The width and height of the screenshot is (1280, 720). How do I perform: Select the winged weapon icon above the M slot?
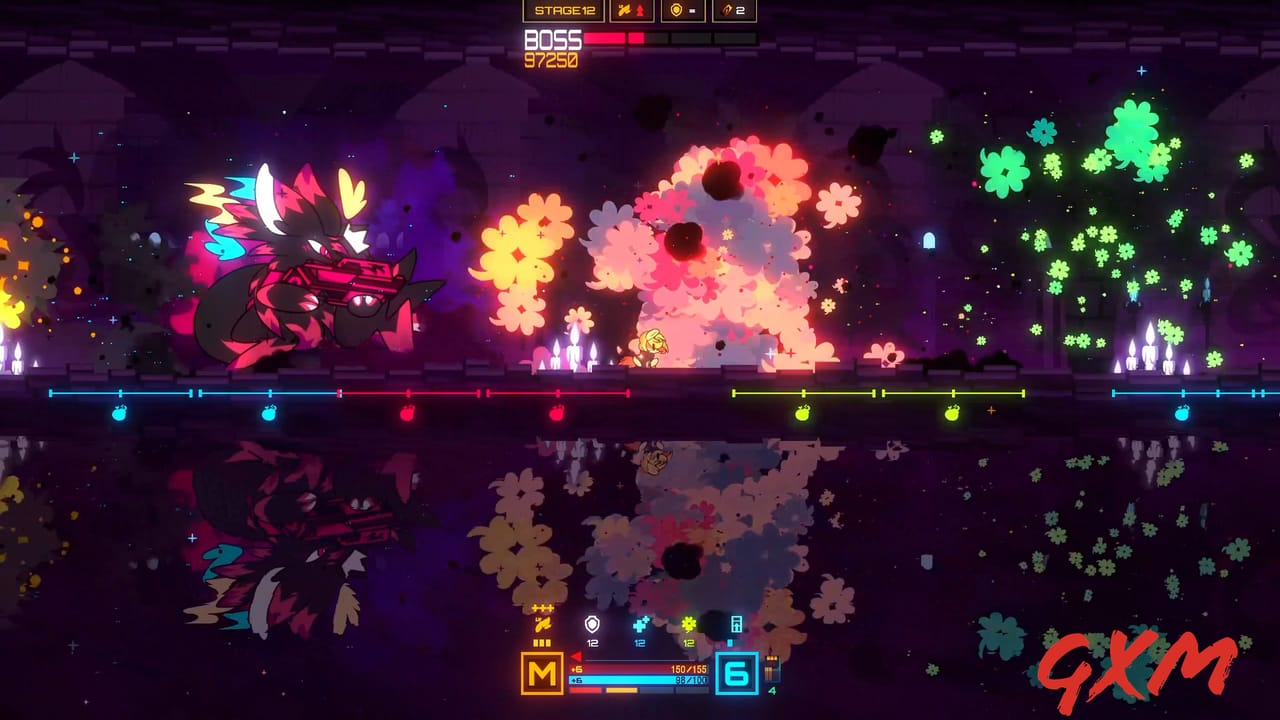(x=542, y=625)
